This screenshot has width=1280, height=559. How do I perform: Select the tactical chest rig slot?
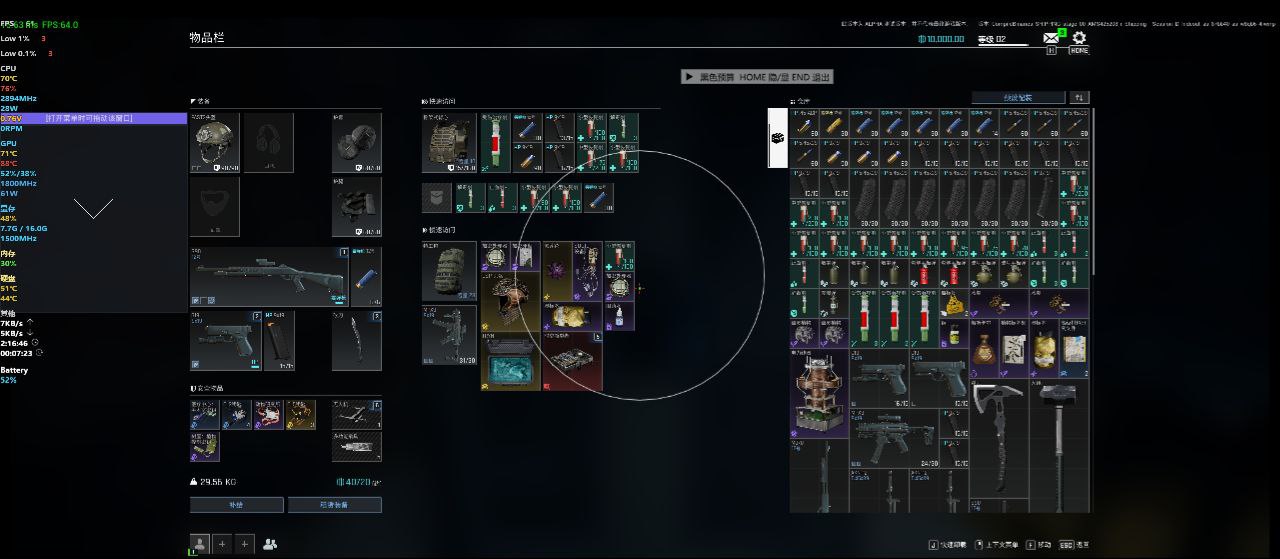pos(449,142)
